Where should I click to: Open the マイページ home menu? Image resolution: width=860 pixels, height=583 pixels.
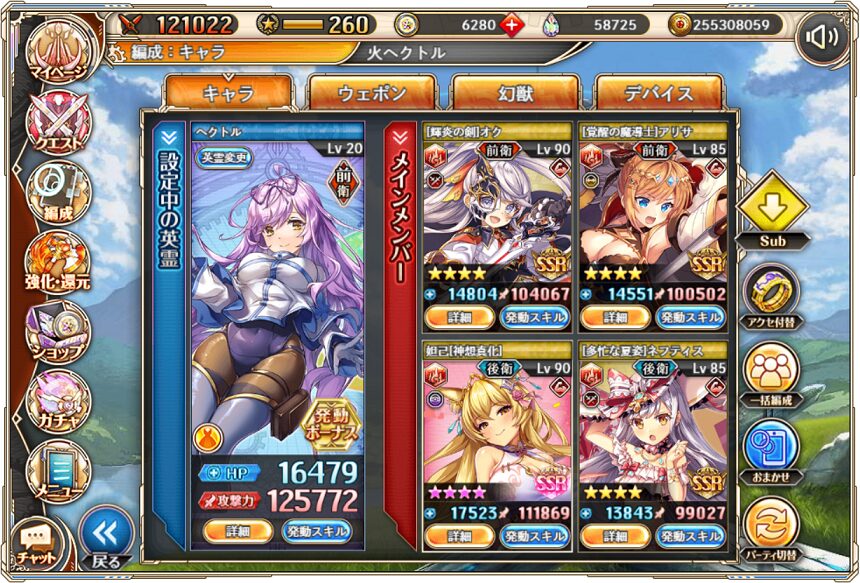coord(57,55)
